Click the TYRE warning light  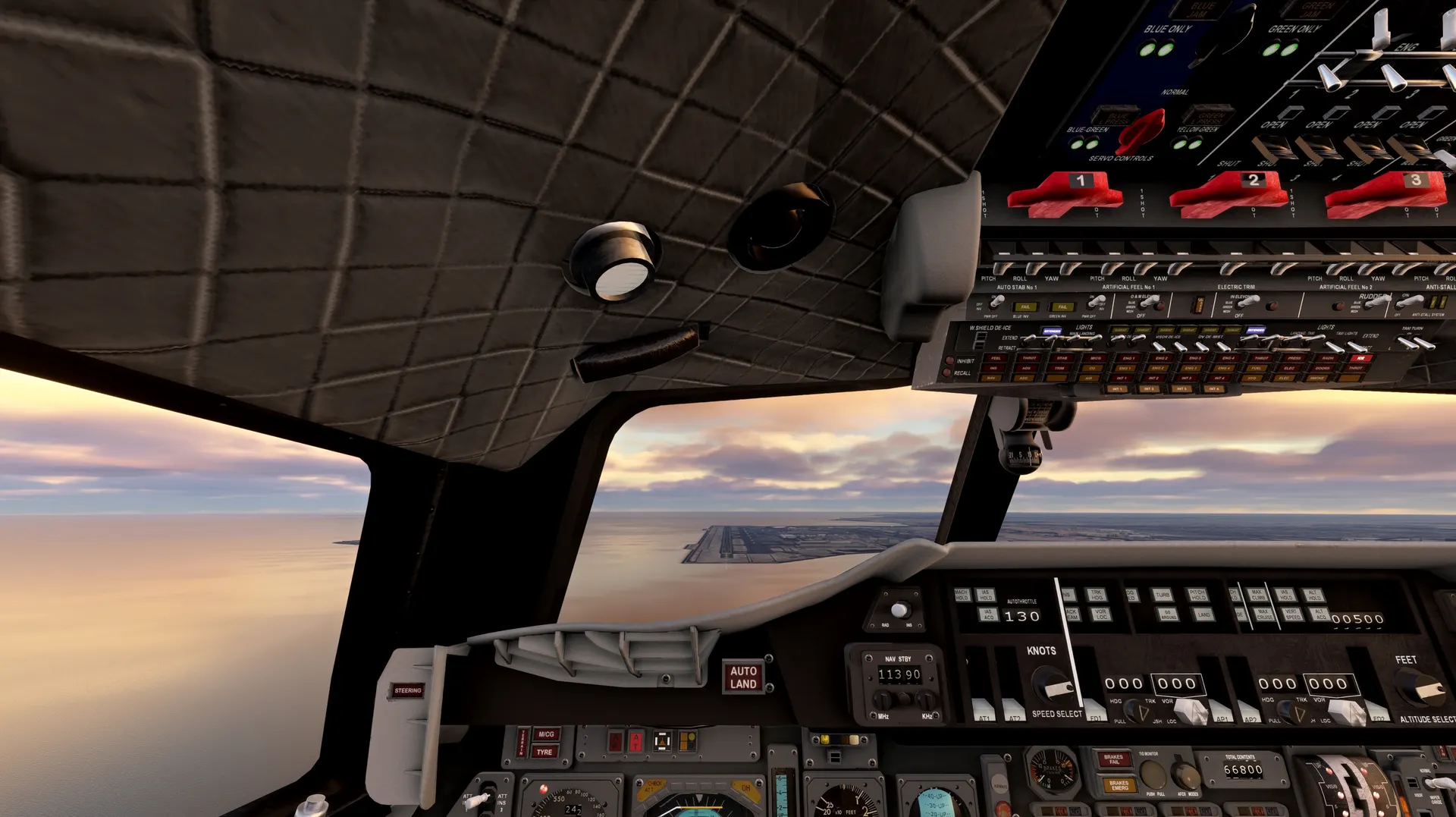click(544, 753)
